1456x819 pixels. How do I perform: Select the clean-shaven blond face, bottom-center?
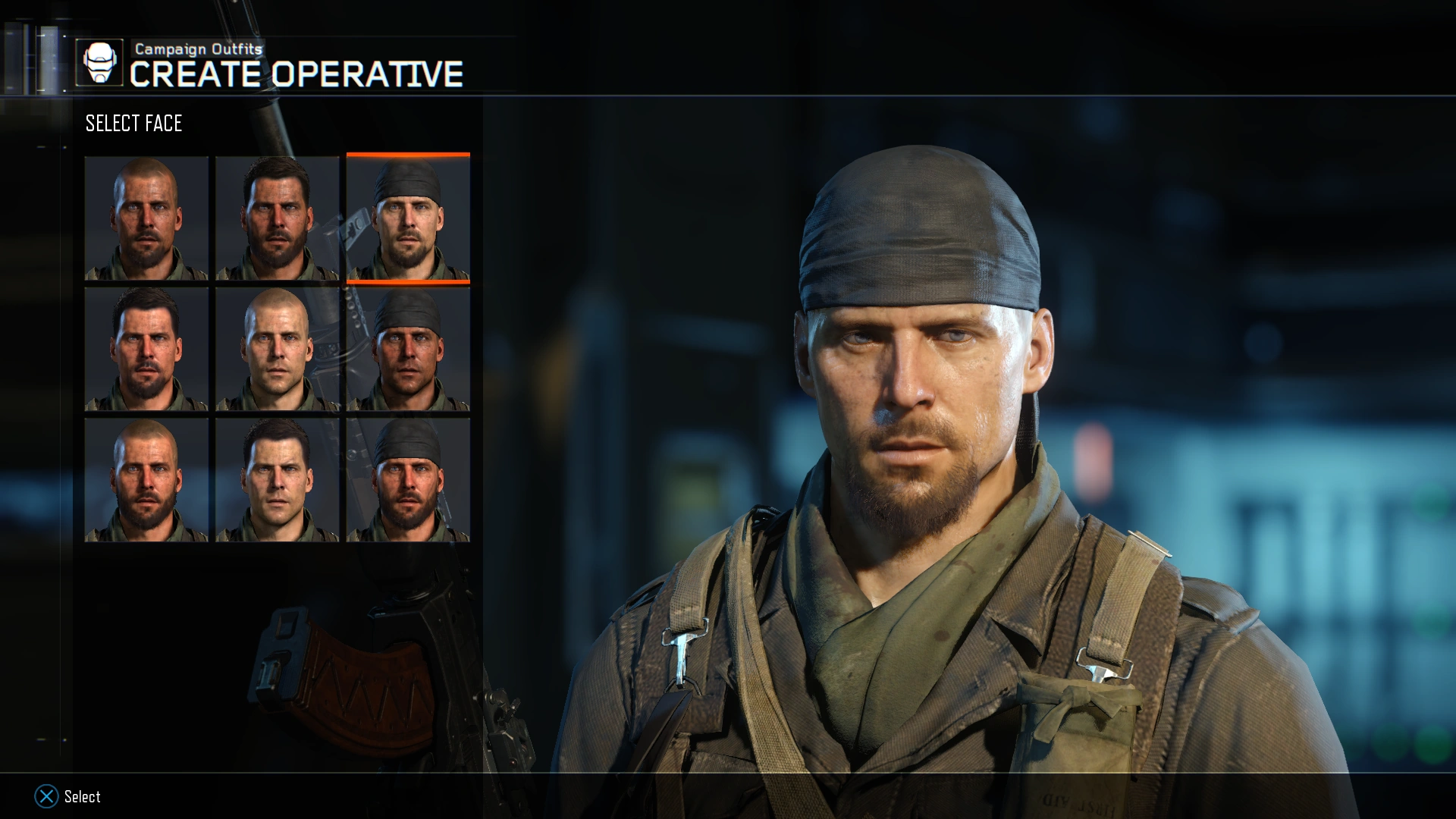278,480
